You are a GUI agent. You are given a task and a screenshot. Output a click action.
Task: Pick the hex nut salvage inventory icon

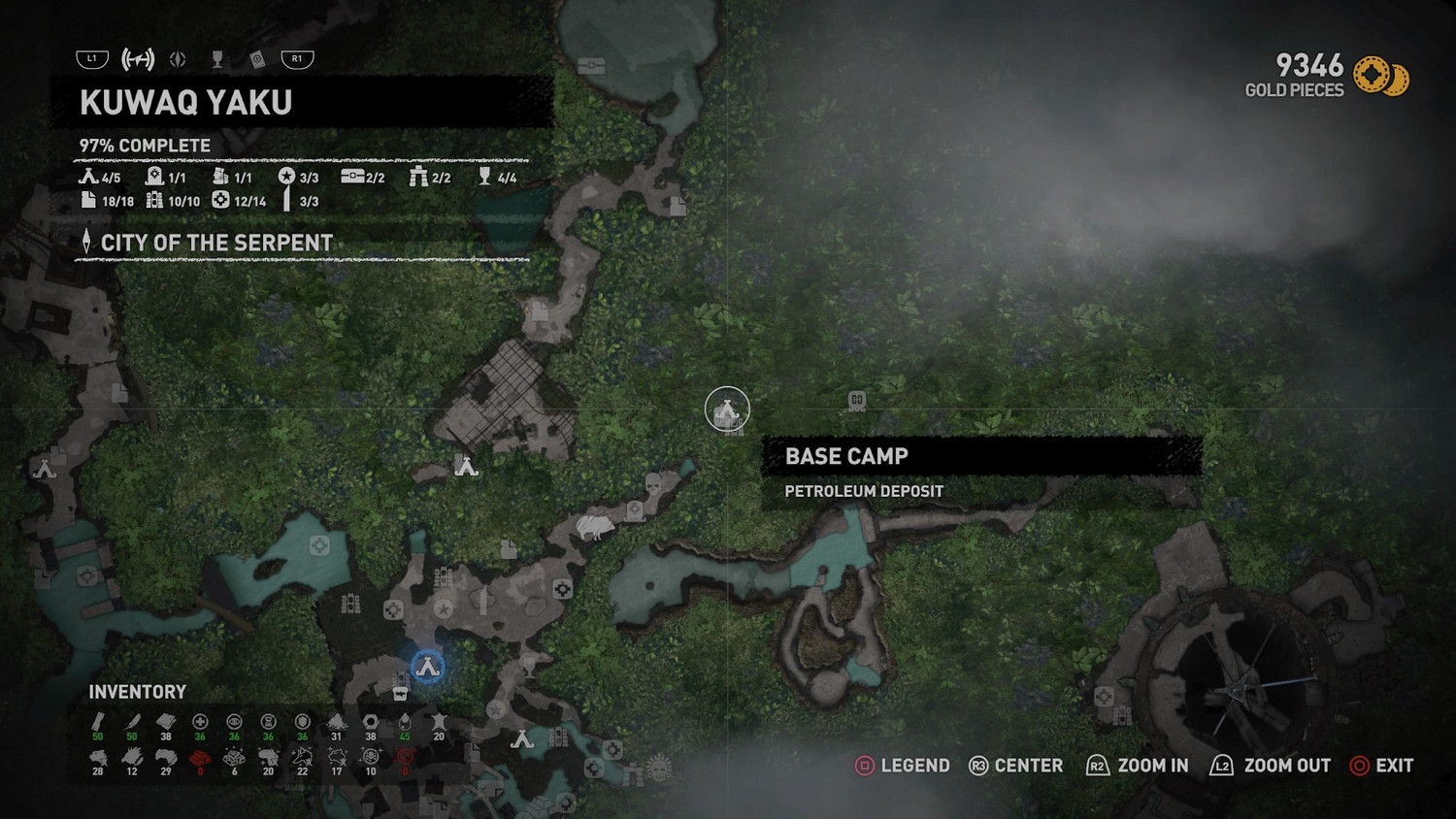tap(370, 722)
